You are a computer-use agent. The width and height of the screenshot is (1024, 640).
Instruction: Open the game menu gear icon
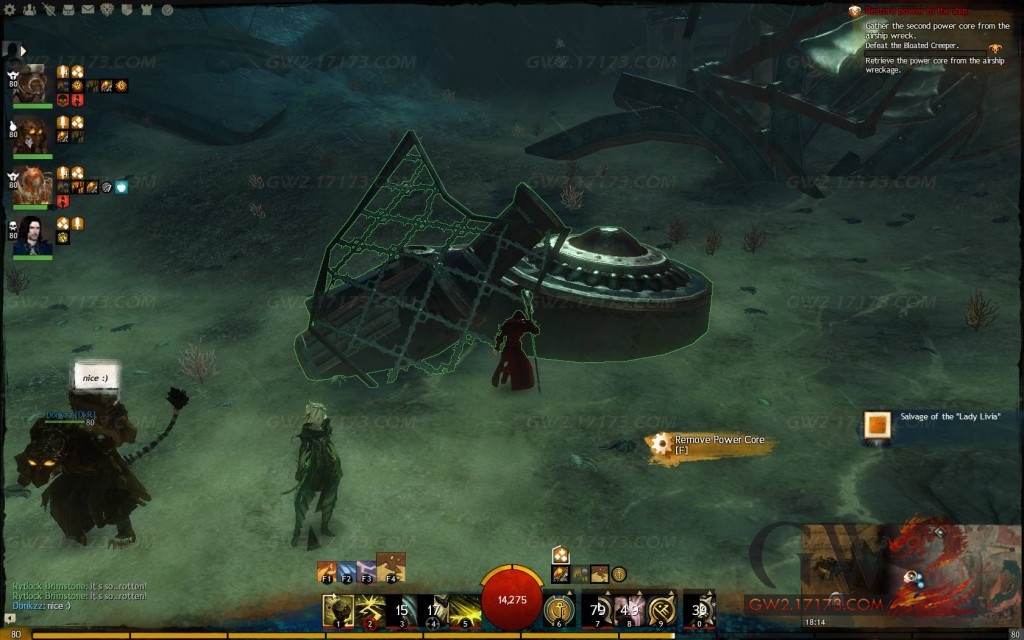click(7, 9)
